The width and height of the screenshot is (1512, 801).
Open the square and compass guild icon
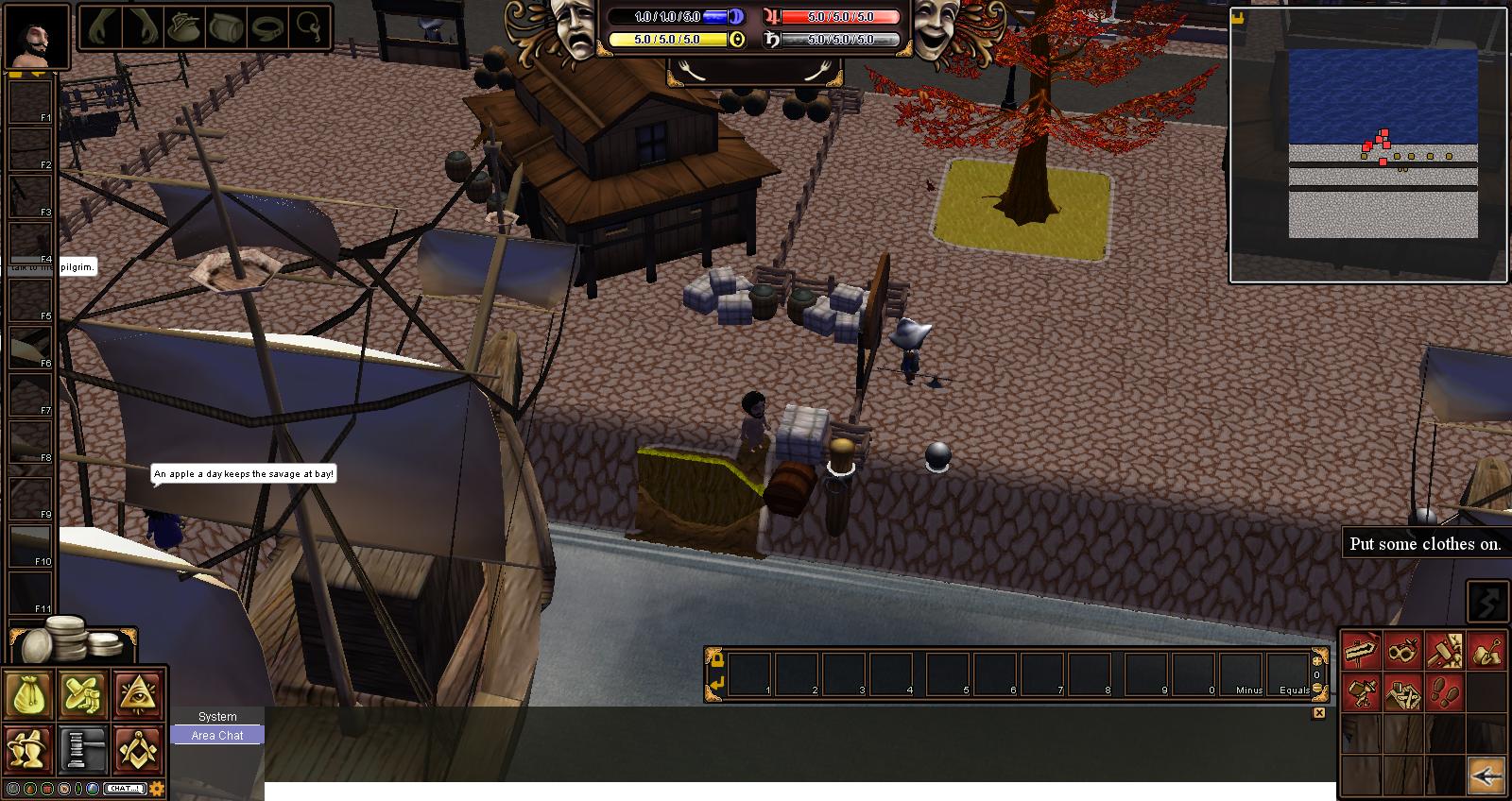click(138, 748)
